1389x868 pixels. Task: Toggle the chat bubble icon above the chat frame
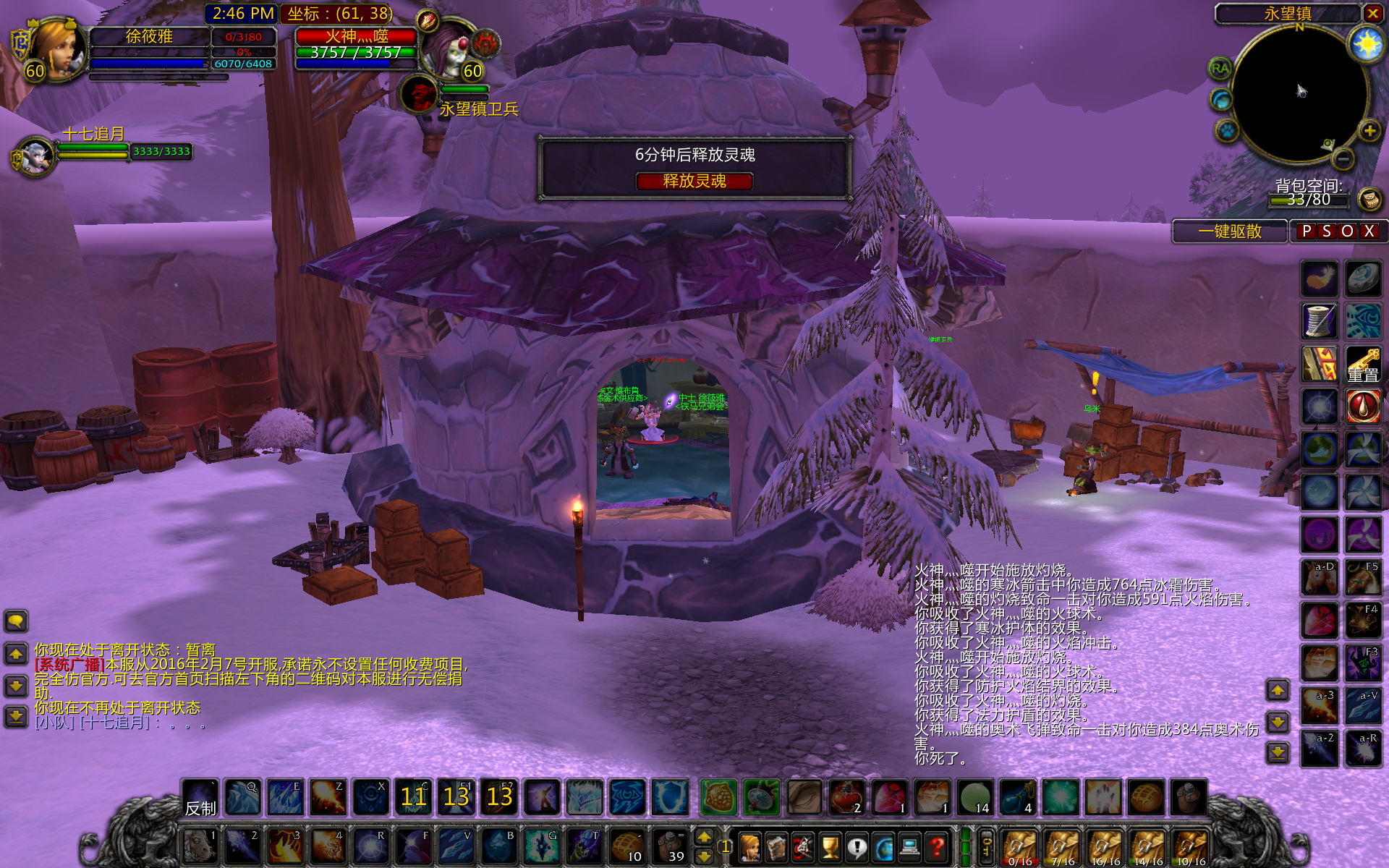pyautogui.click(x=14, y=621)
